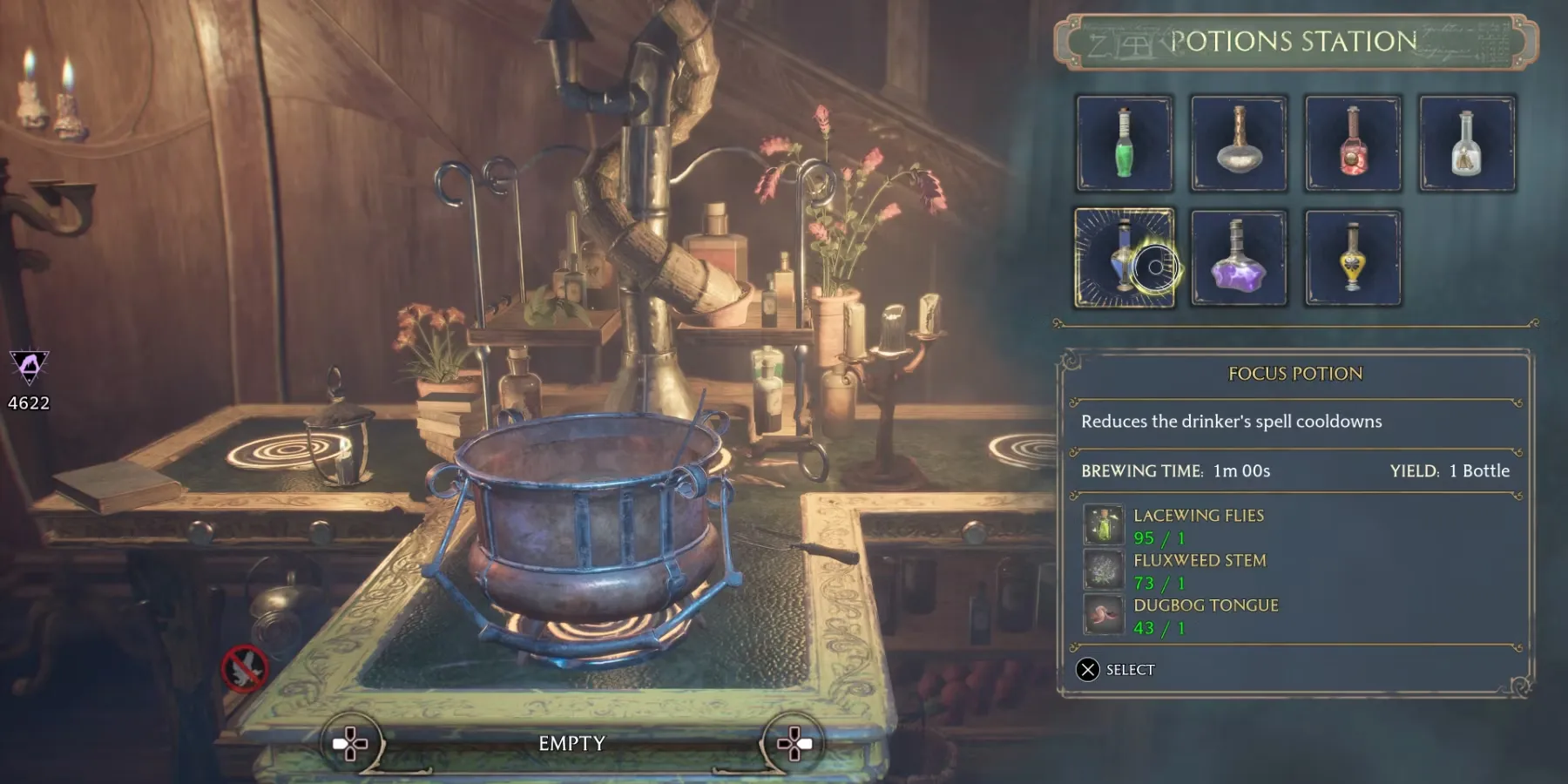The height and width of the screenshot is (784, 1568).
Task: Select the clear Invisibility Potion bottle
Action: tap(1467, 144)
